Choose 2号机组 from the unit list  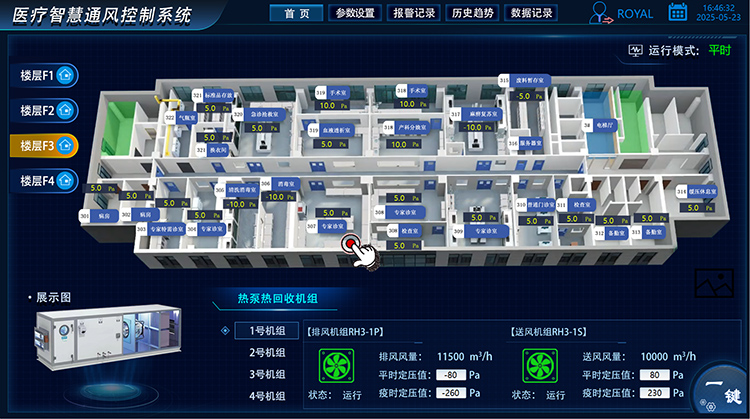coord(267,353)
